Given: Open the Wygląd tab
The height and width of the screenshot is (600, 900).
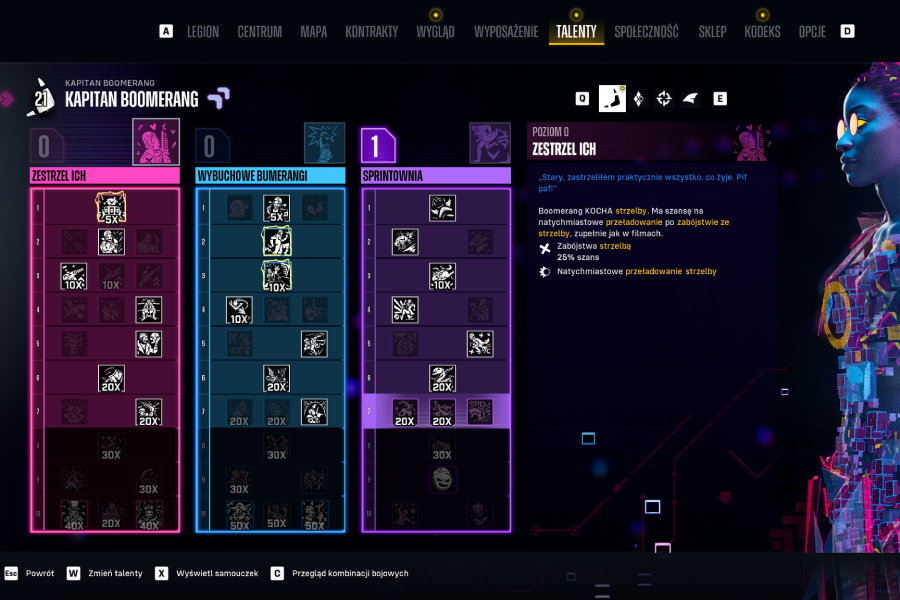Looking at the screenshot, I should (x=435, y=32).
